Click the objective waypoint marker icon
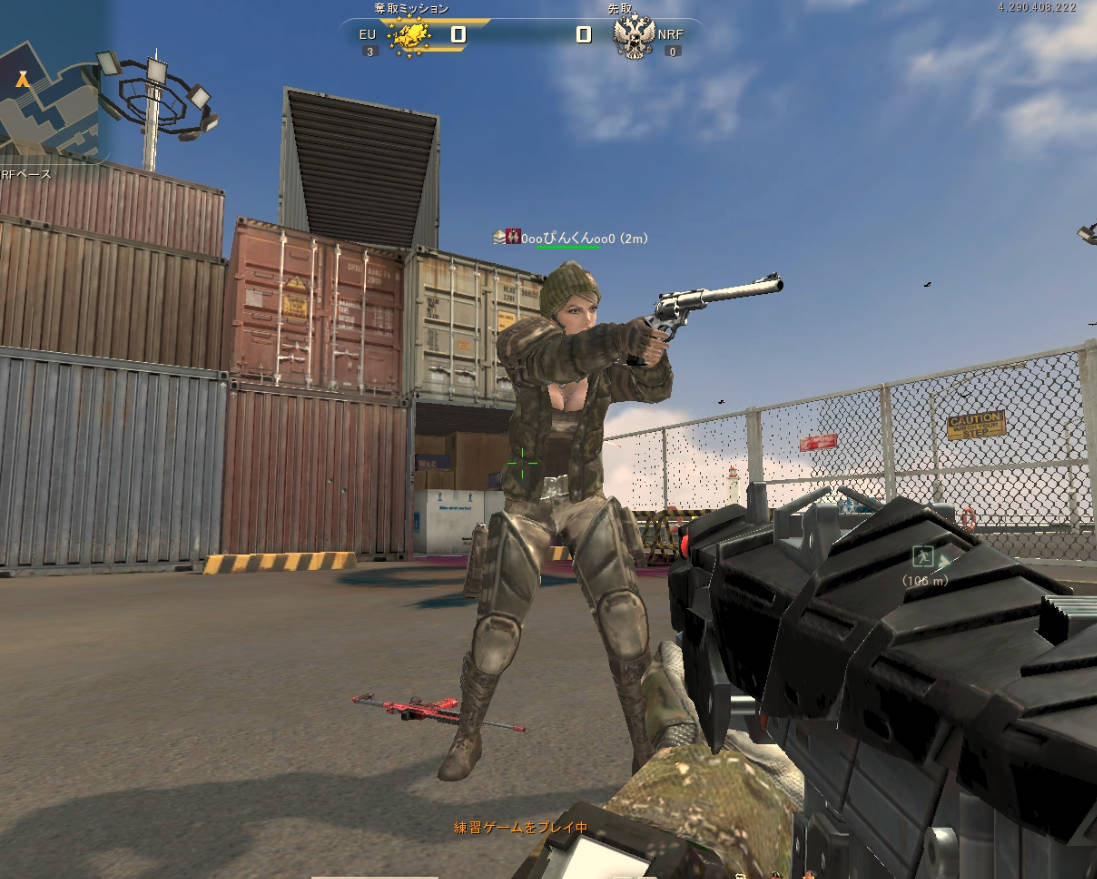Viewport: 1097px width, 879px height. pos(923,557)
